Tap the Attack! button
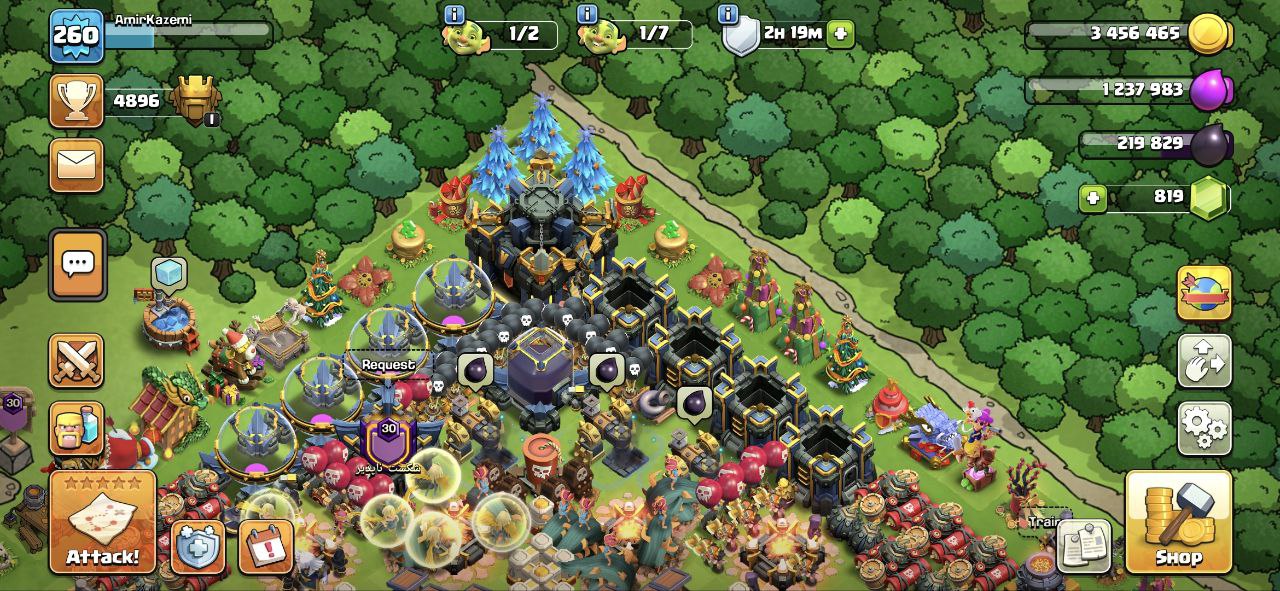Viewport: 1280px width, 591px height. pos(103,522)
